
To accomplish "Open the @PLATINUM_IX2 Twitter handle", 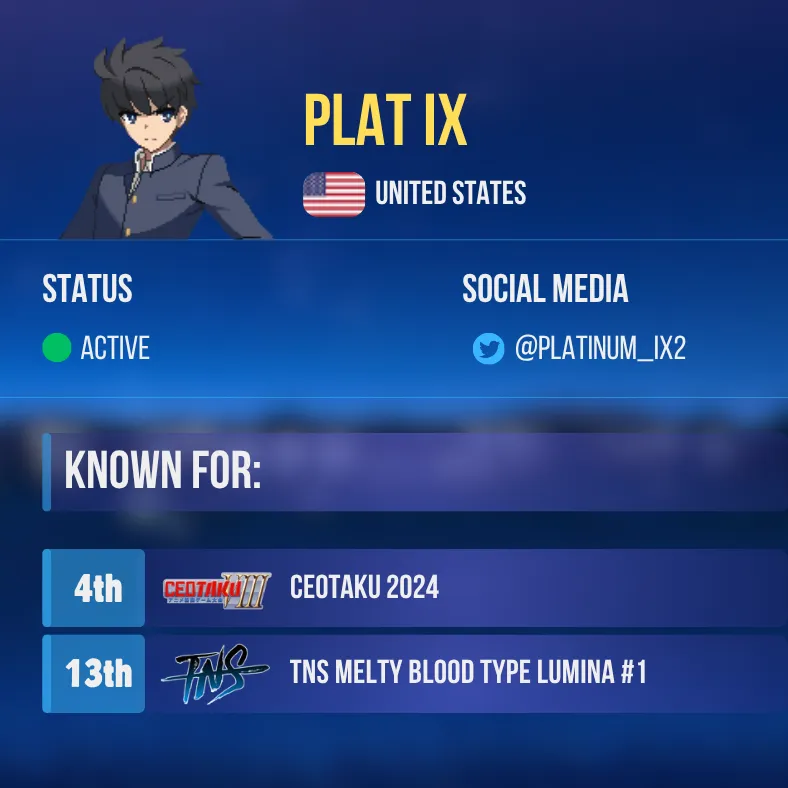I will point(600,348).
